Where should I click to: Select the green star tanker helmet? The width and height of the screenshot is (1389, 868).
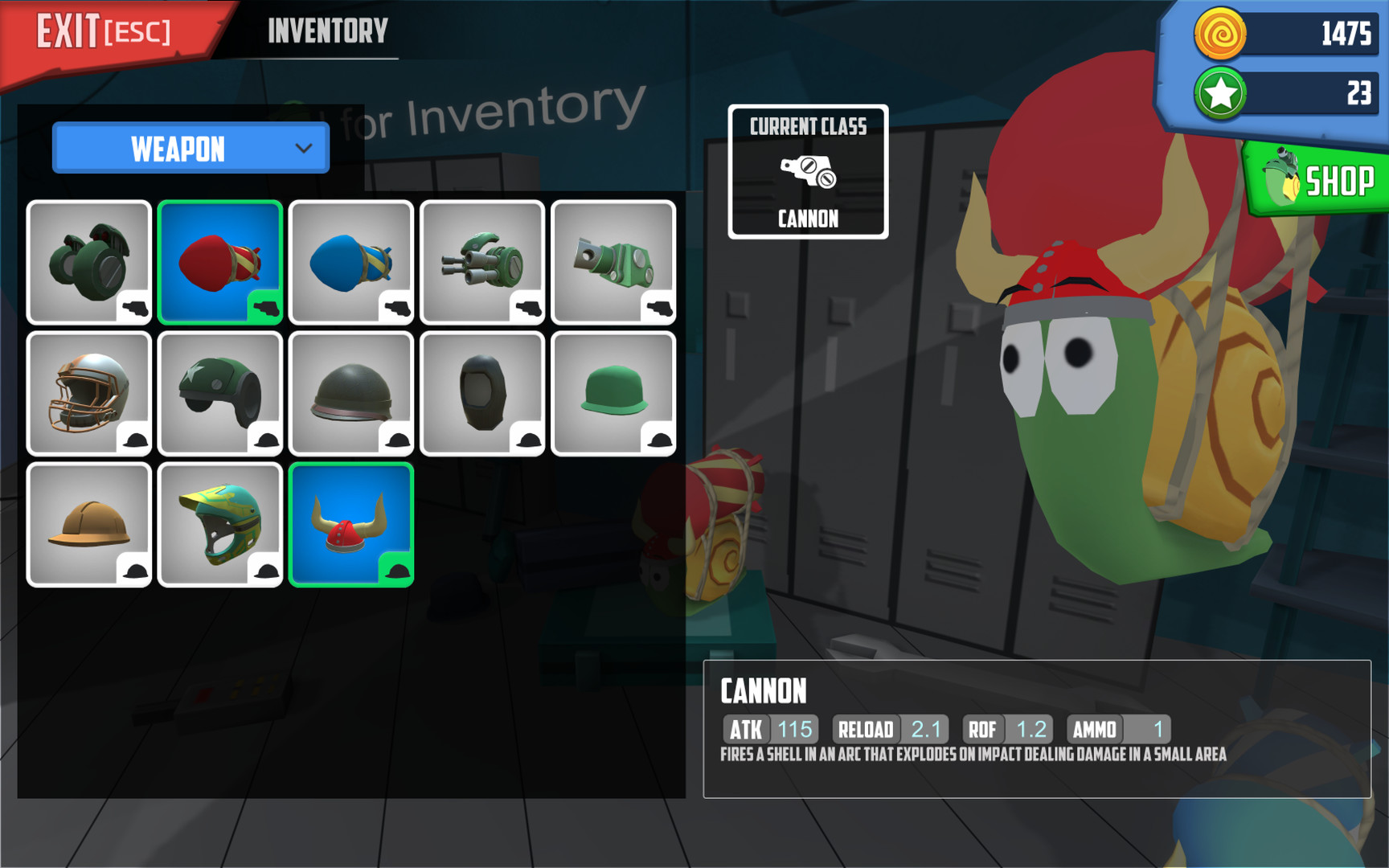coord(220,391)
